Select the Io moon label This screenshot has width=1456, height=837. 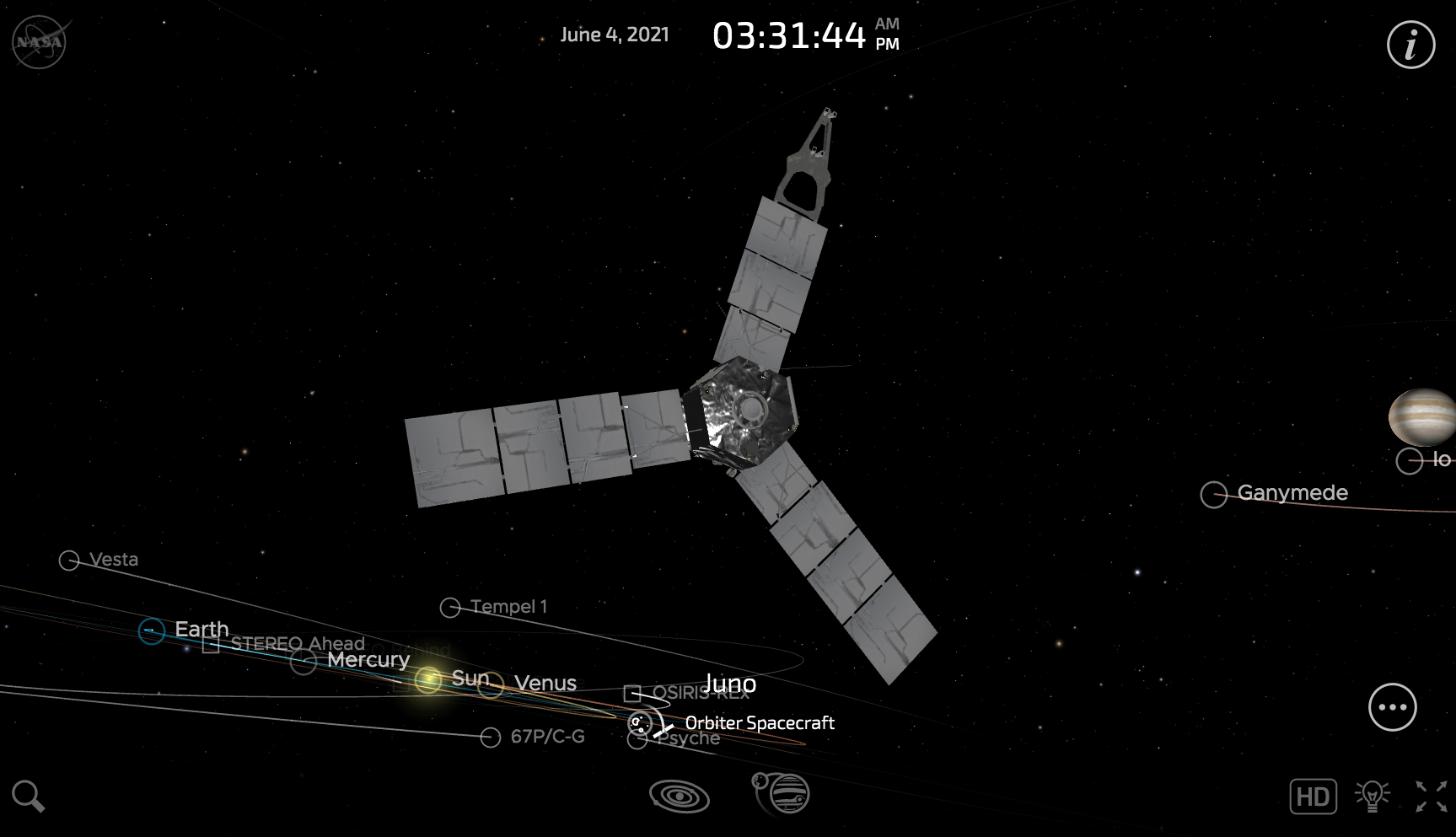pyautogui.click(x=1441, y=459)
